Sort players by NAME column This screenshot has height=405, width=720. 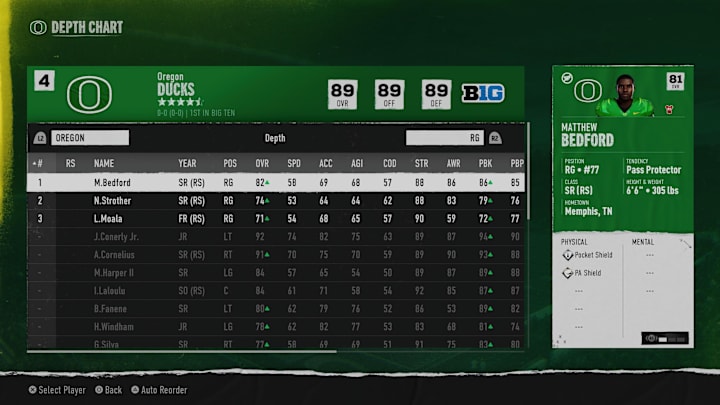(x=104, y=163)
